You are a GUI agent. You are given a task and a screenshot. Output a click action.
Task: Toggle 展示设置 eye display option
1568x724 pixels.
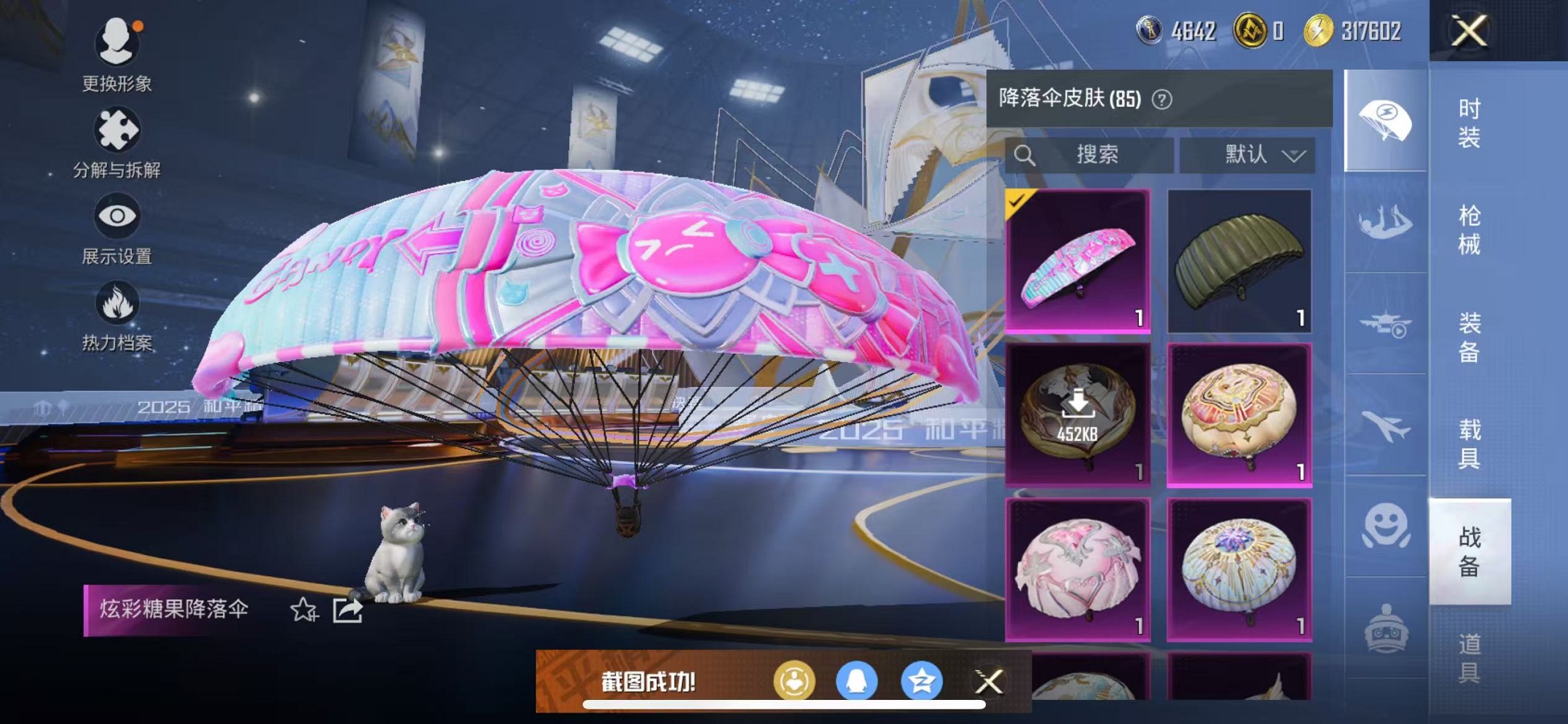117,220
